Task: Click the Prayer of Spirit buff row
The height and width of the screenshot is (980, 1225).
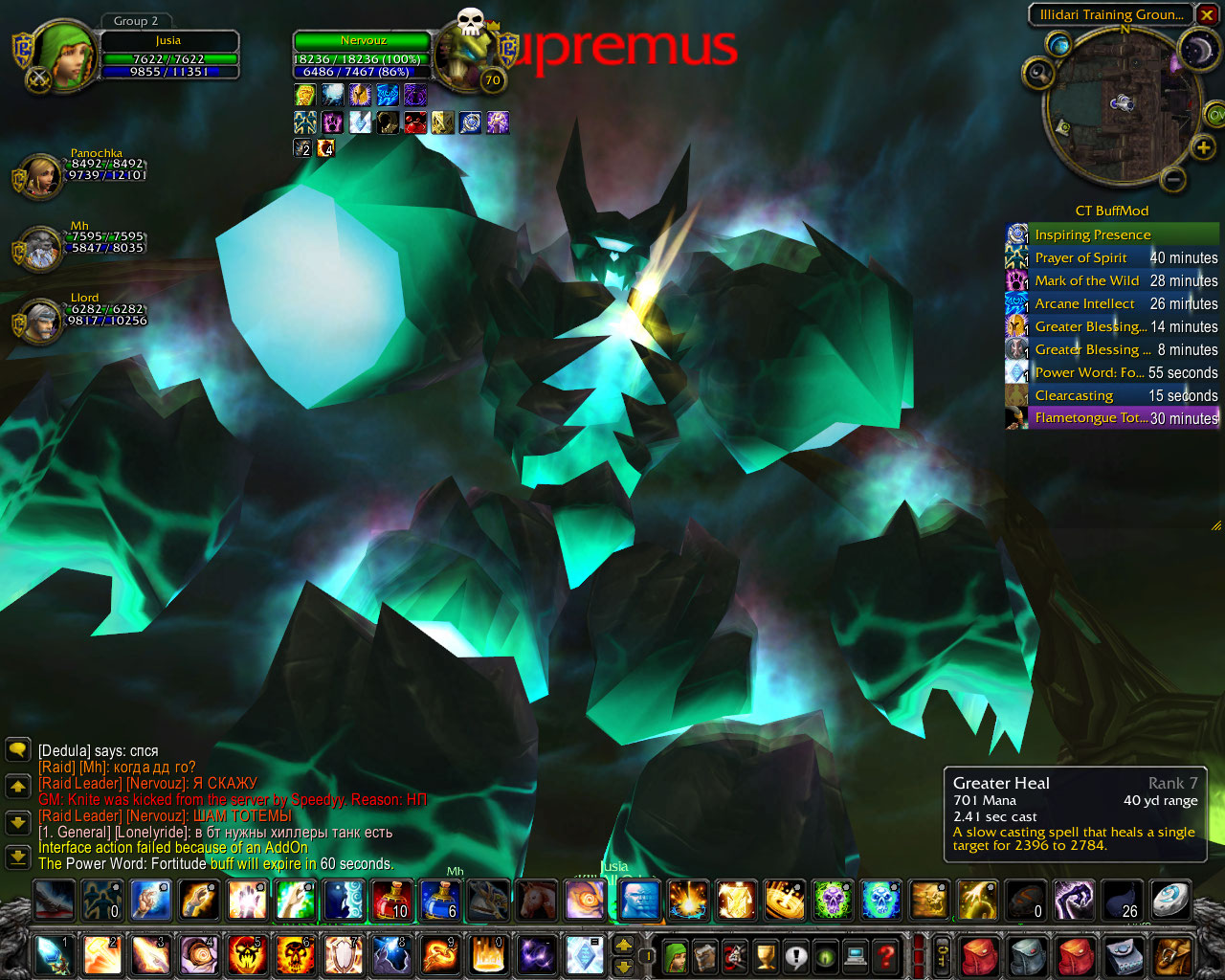Action: coord(1112,257)
